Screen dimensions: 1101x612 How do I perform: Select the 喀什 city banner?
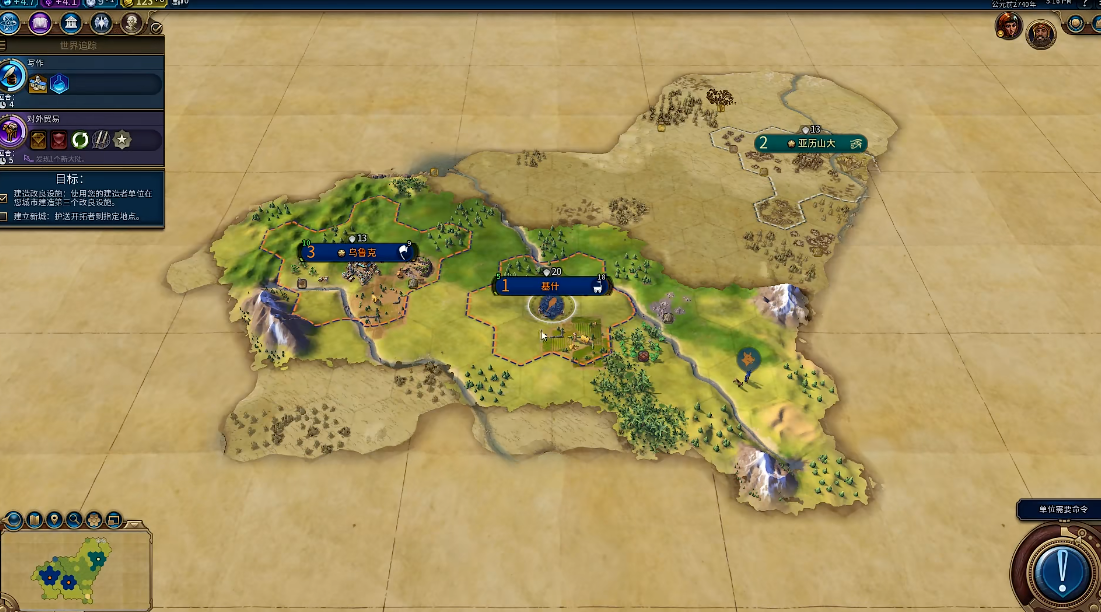(550, 286)
